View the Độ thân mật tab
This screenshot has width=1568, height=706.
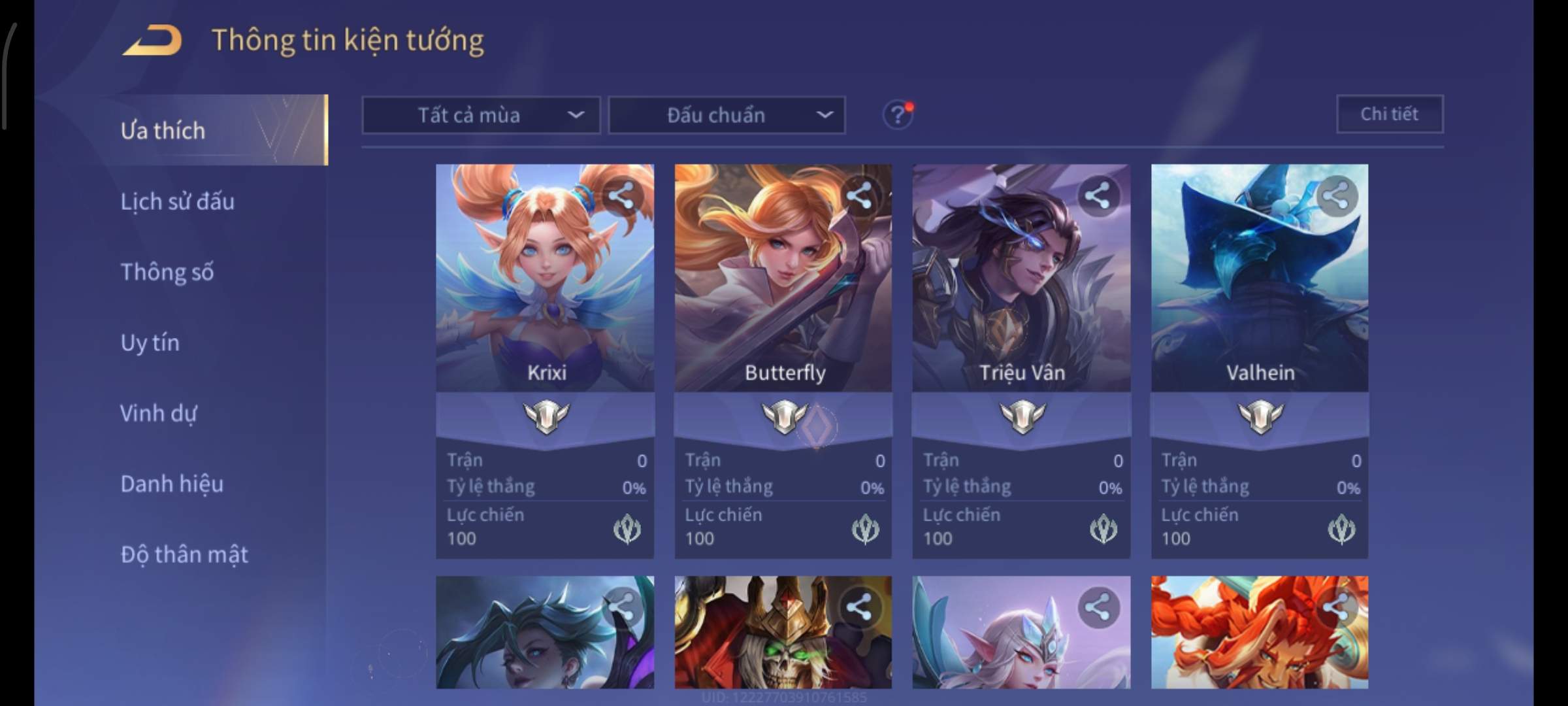point(184,554)
